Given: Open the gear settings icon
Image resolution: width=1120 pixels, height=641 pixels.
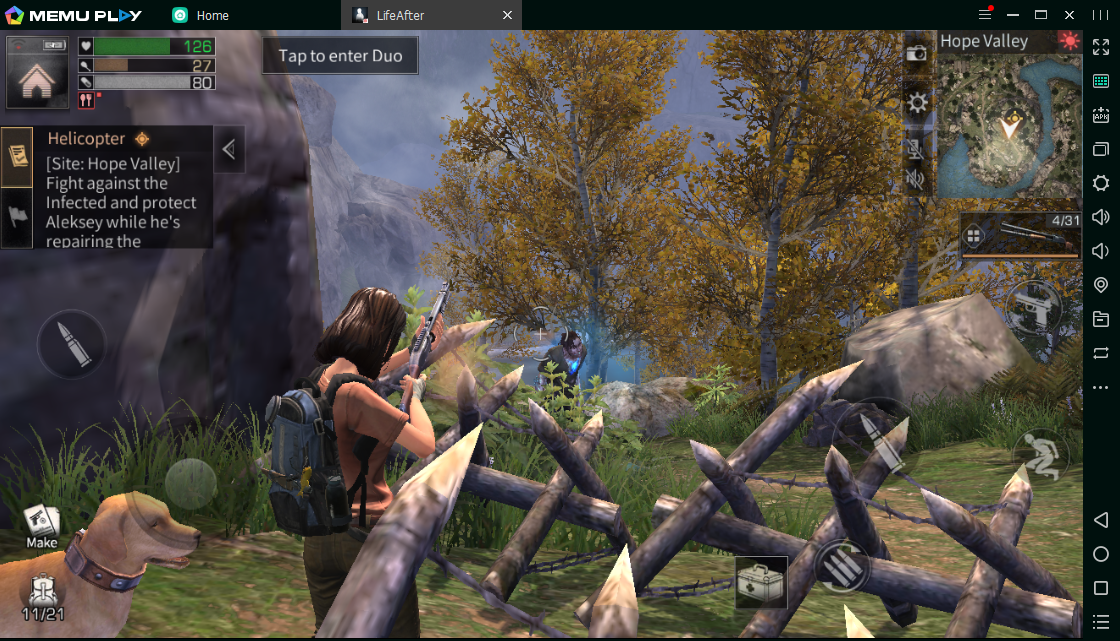Looking at the screenshot, I should pos(916,102).
